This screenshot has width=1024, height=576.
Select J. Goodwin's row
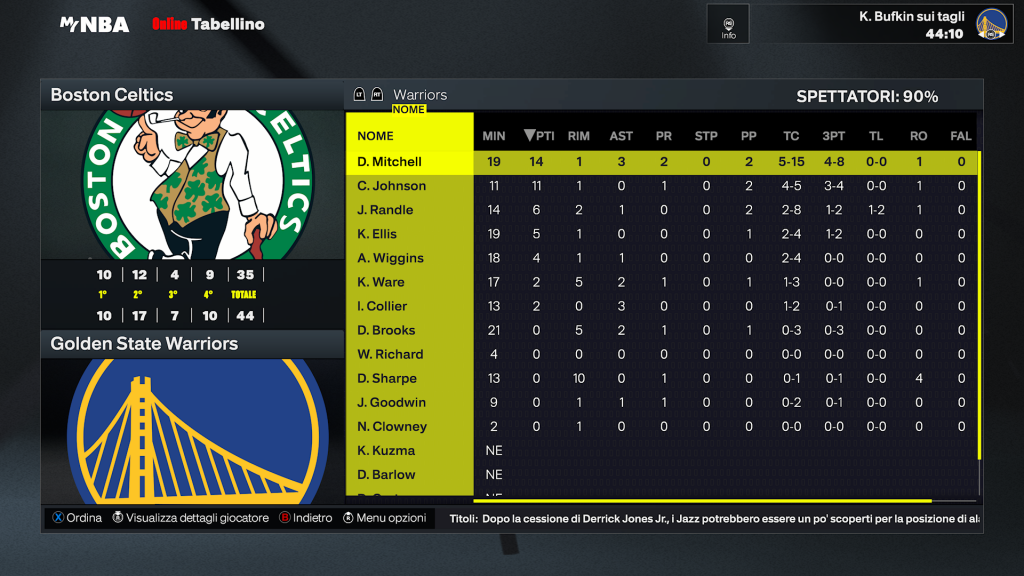391,402
